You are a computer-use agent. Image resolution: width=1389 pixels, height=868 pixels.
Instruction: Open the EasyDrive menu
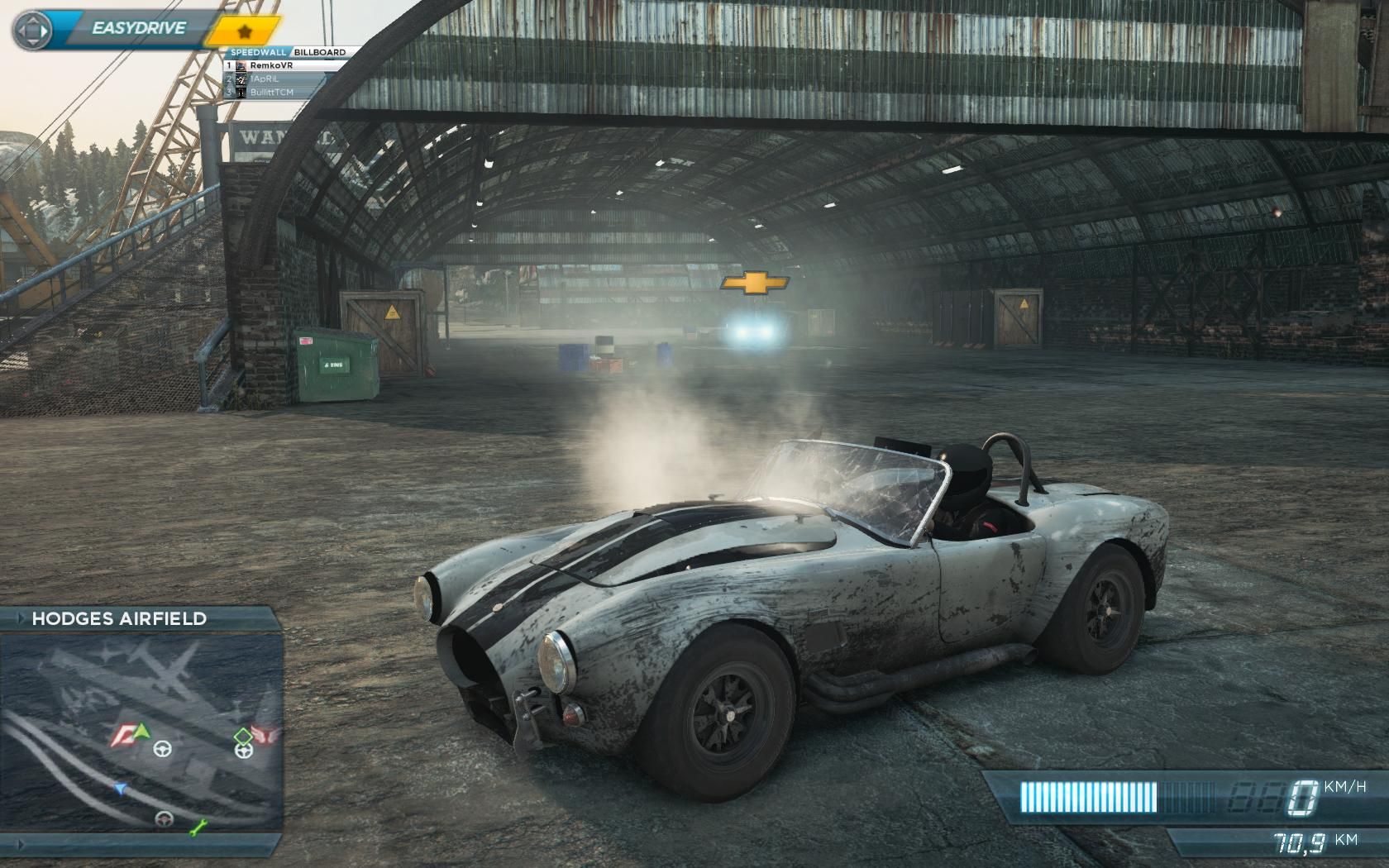coord(138,28)
